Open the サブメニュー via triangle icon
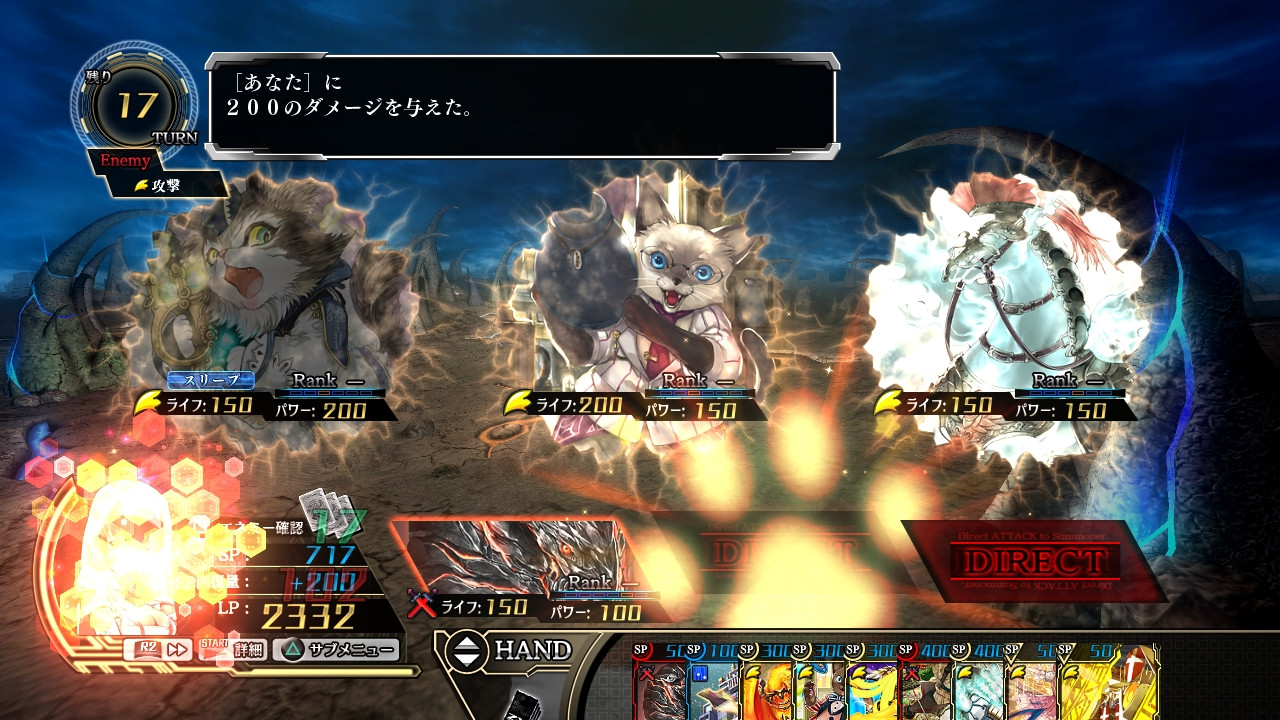 [x=295, y=649]
